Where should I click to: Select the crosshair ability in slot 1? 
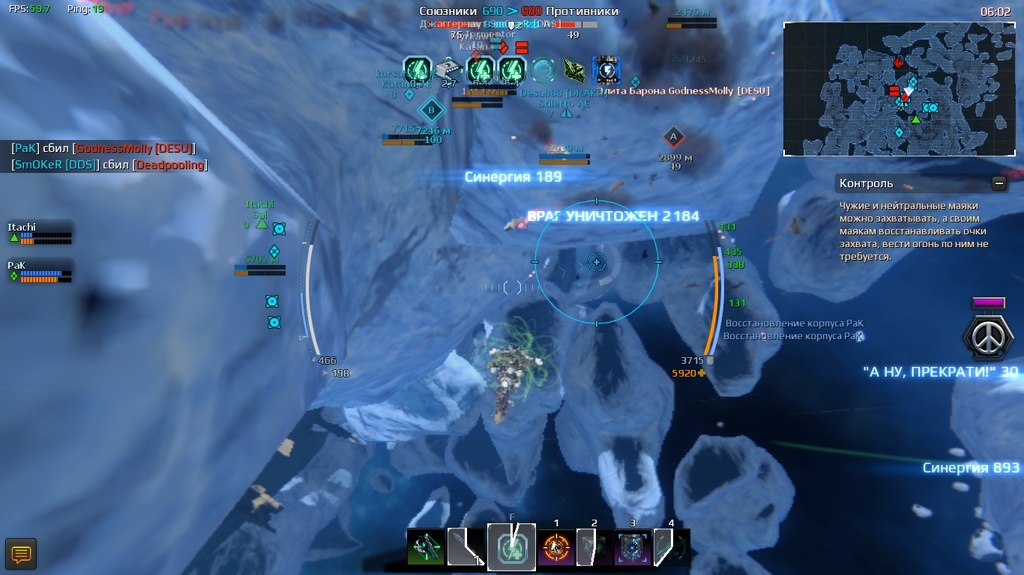pyautogui.click(x=555, y=548)
